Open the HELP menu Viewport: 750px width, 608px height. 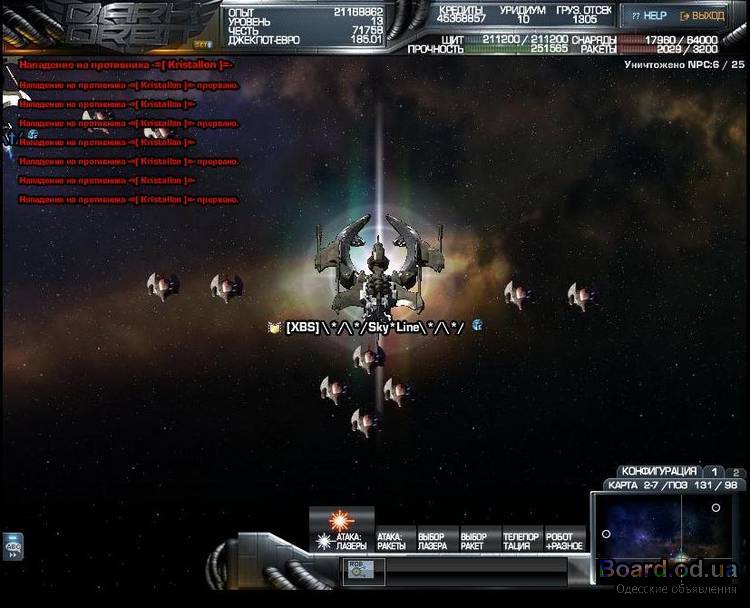(649, 16)
